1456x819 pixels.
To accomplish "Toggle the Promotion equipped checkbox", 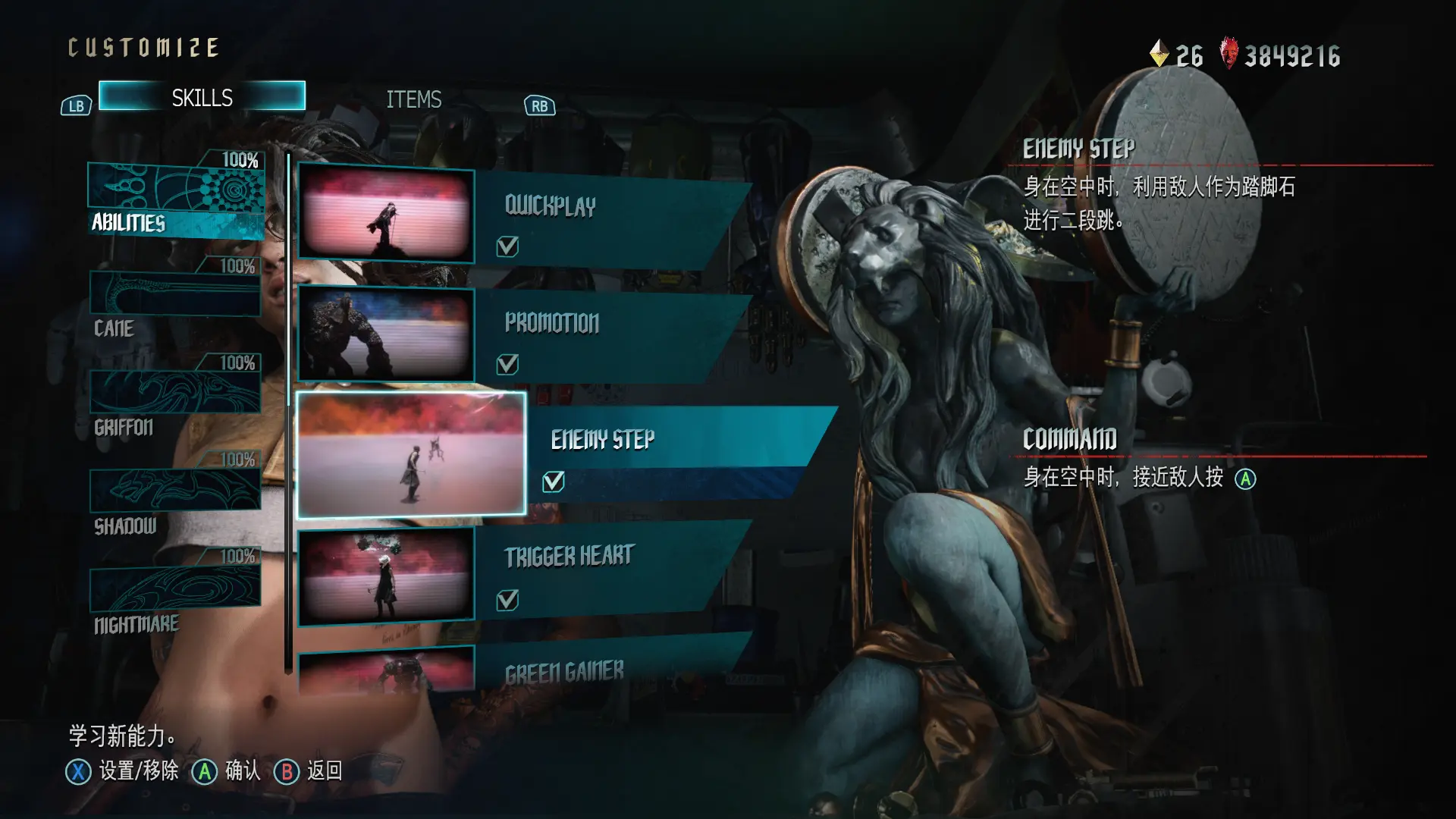I will 507,365.
